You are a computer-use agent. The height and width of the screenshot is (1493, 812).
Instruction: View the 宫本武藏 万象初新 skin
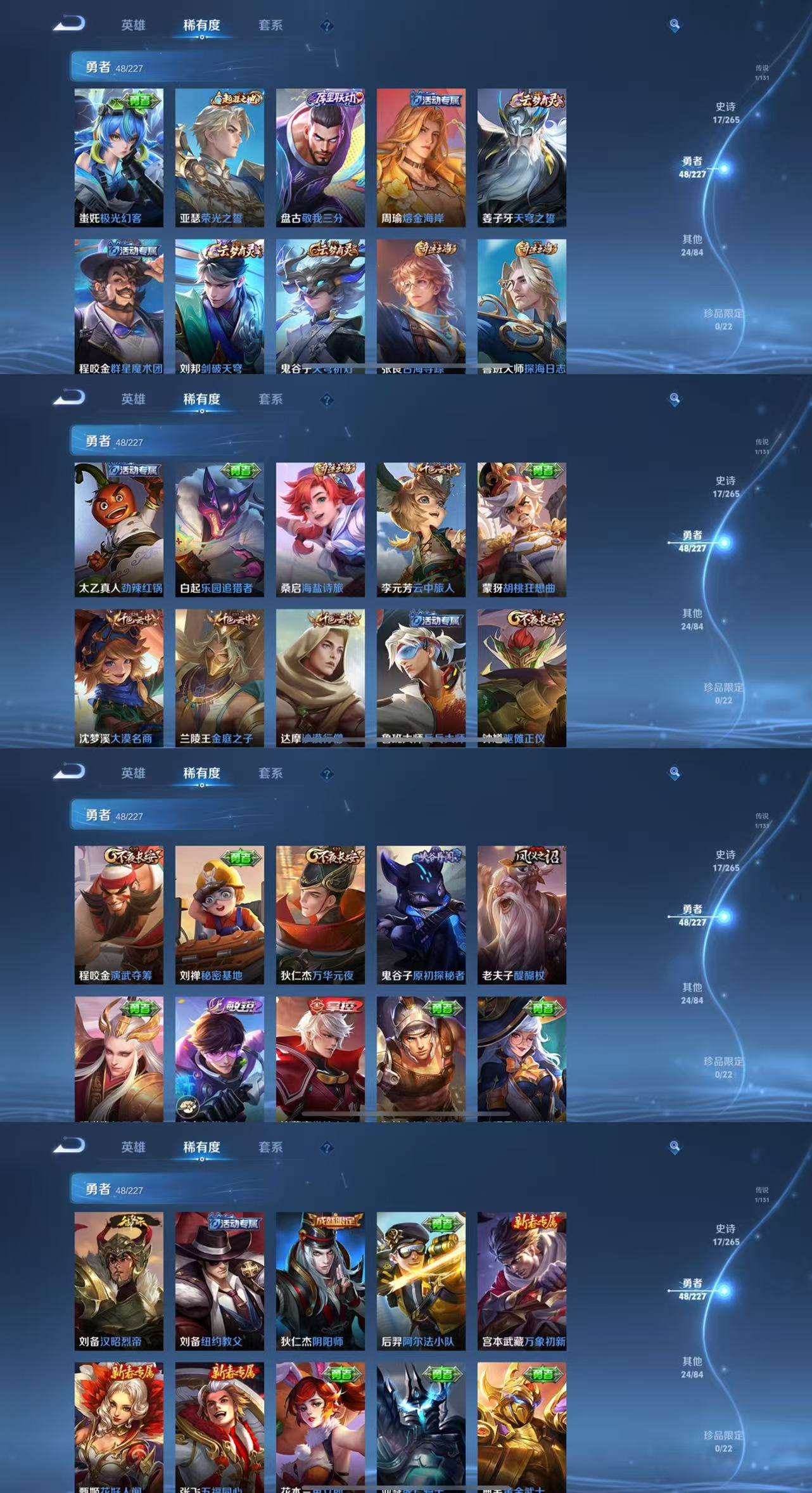[521, 1281]
